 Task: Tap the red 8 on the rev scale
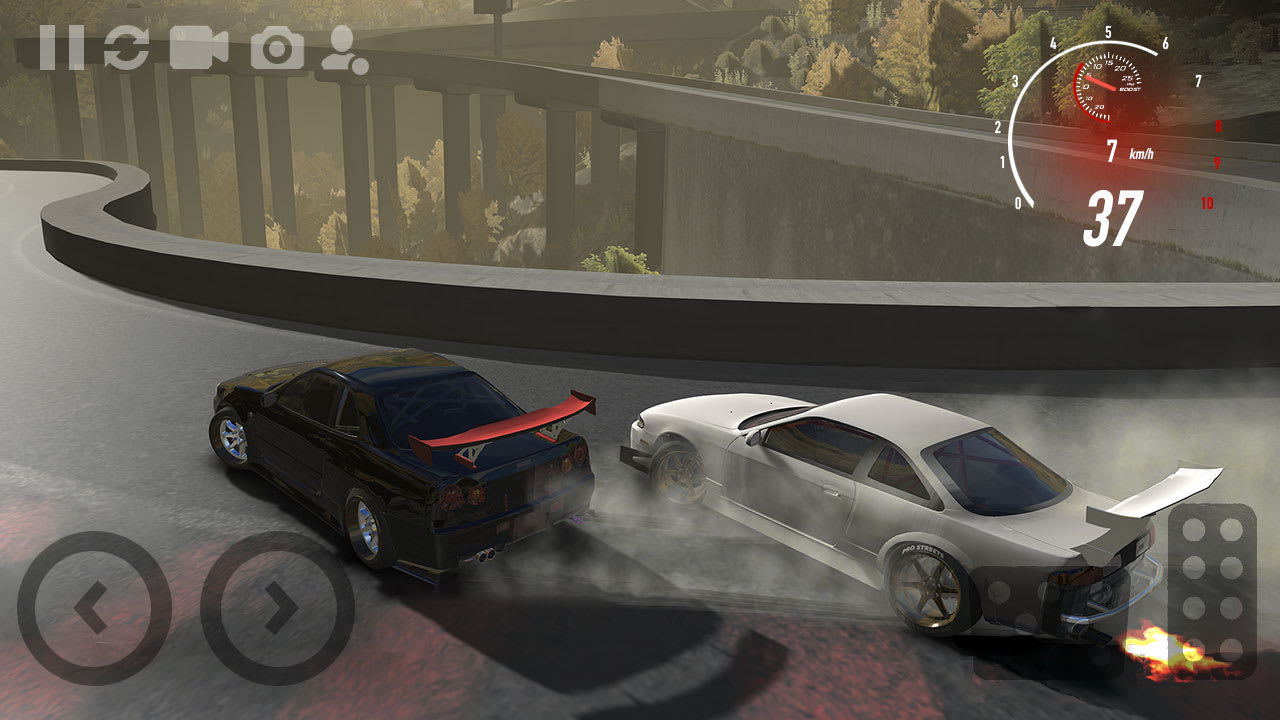coord(1219,125)
